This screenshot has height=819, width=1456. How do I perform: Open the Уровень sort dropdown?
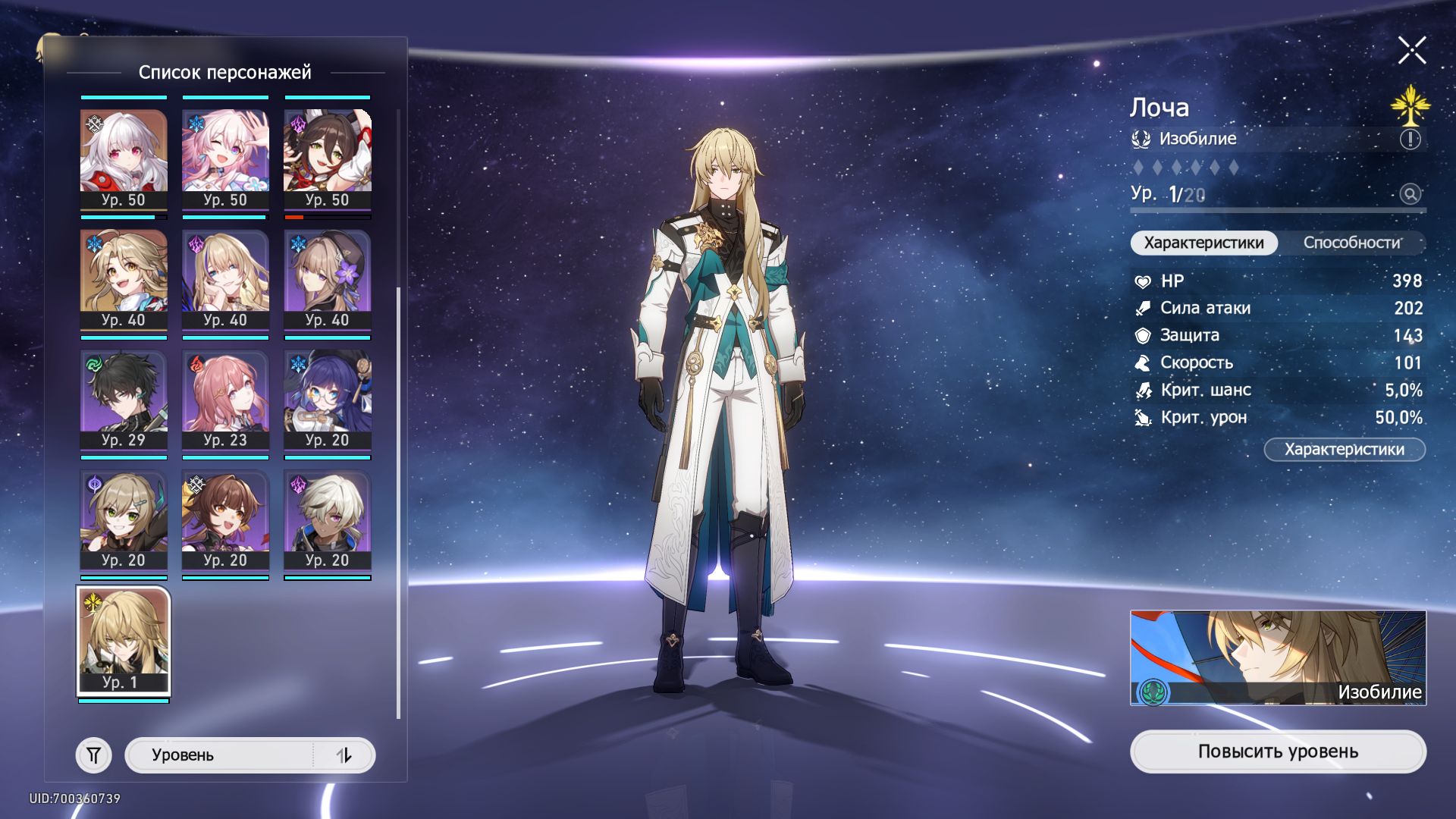click(x=220, y=755)
